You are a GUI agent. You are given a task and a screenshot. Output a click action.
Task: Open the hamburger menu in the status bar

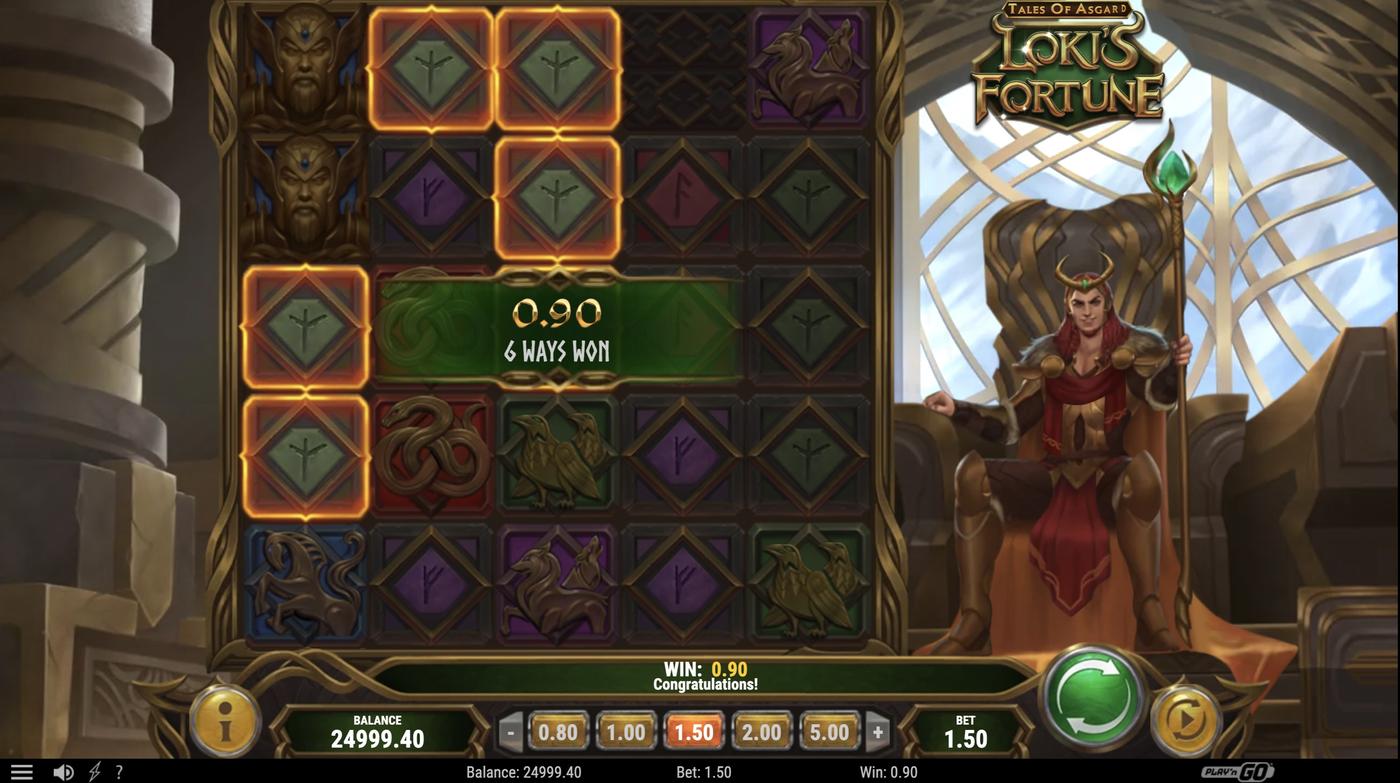pyautogui.click(x=21, y=770)
